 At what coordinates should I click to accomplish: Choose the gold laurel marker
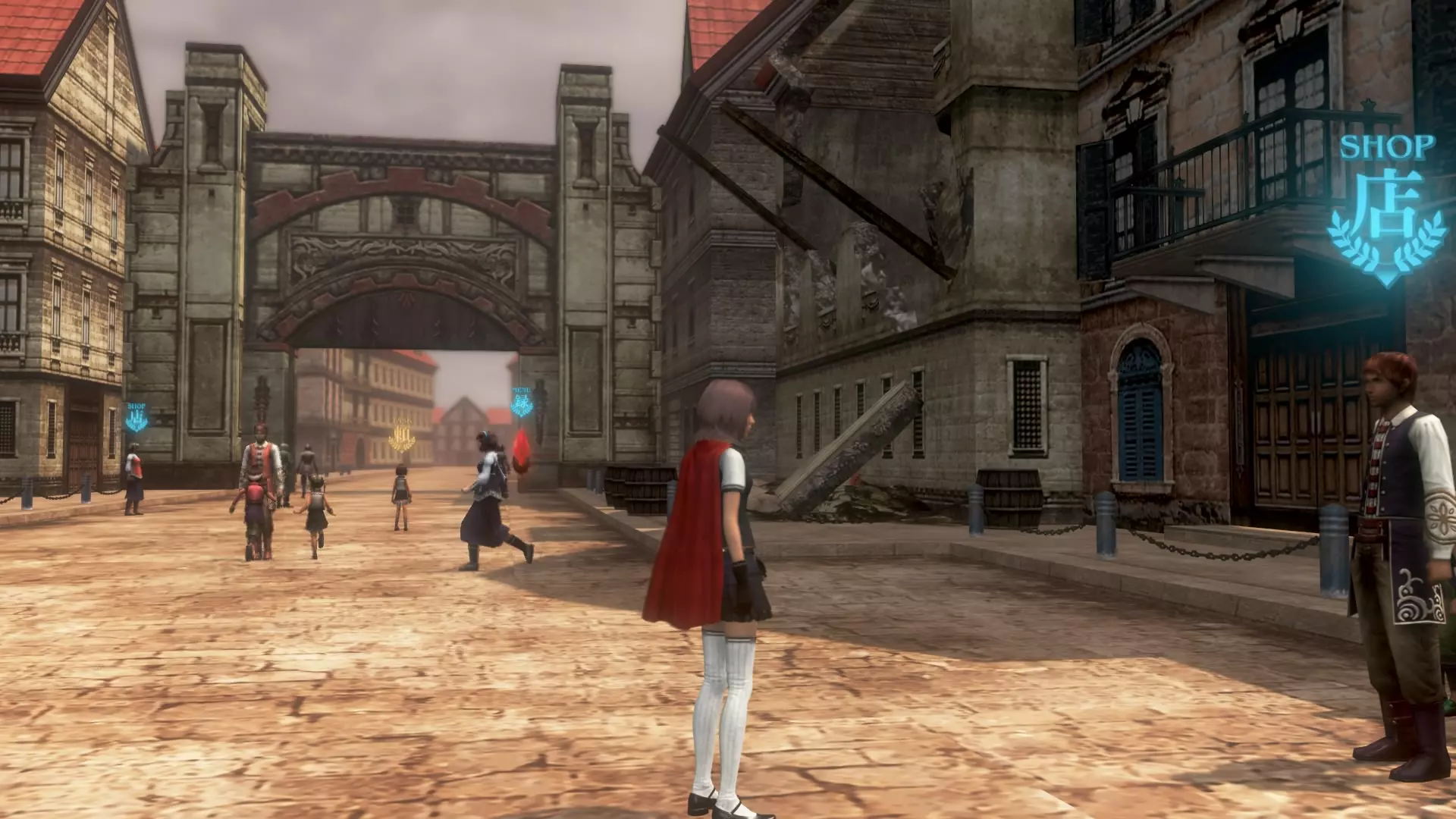click(402, 436)
